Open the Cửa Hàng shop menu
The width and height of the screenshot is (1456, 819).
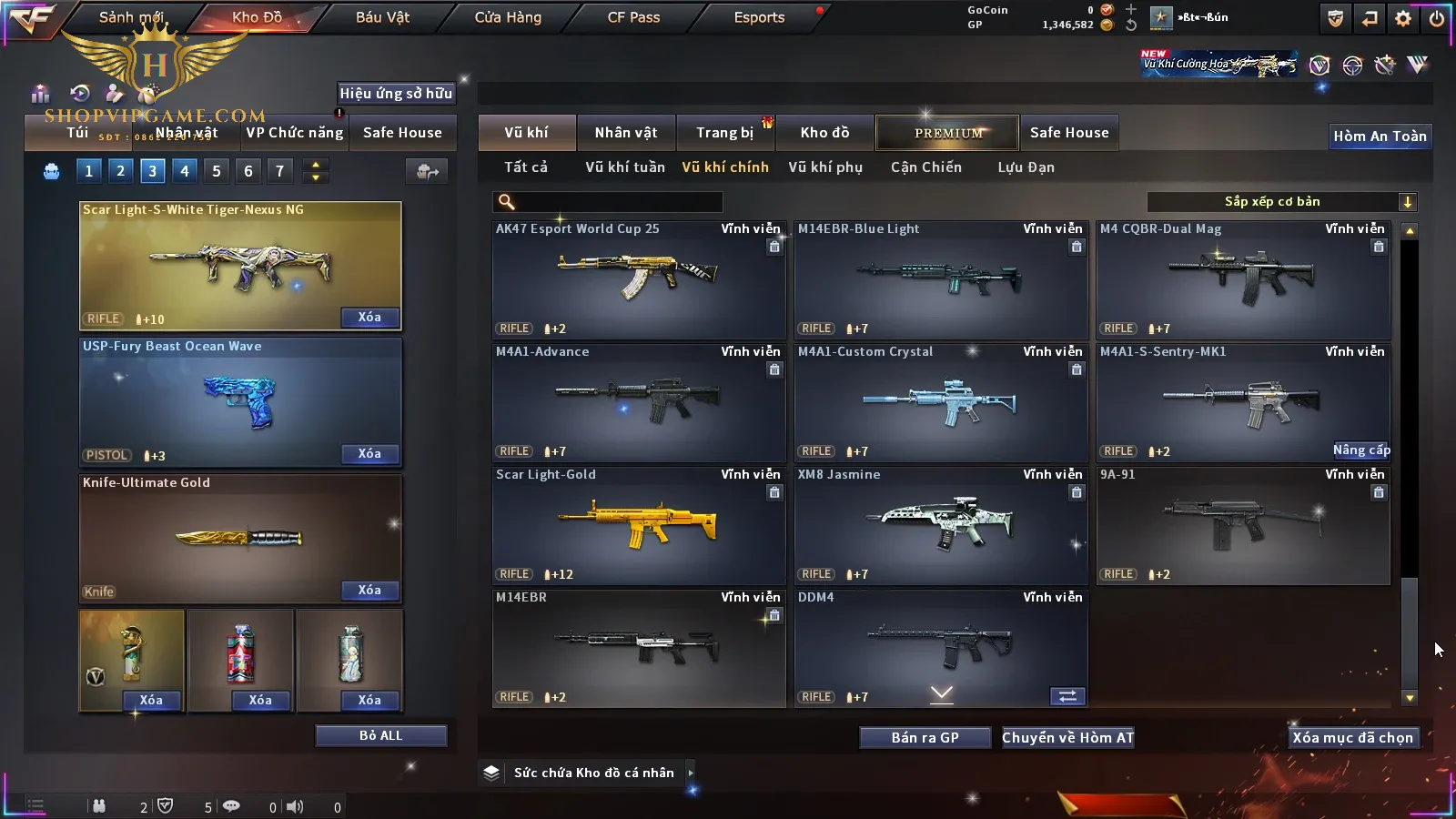[508, 17]
